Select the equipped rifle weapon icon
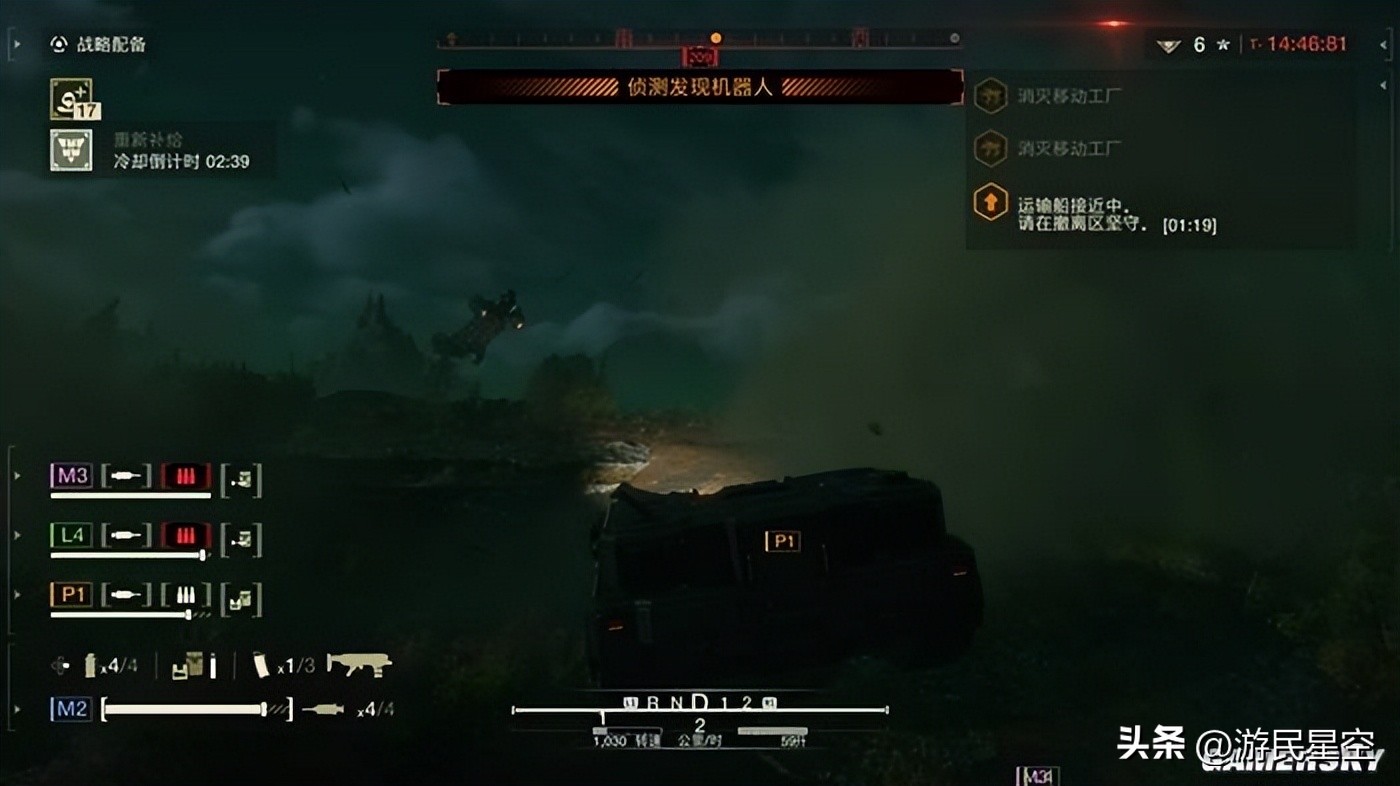The width and height of the screenshot is (1400, 786). click(358, 664)
